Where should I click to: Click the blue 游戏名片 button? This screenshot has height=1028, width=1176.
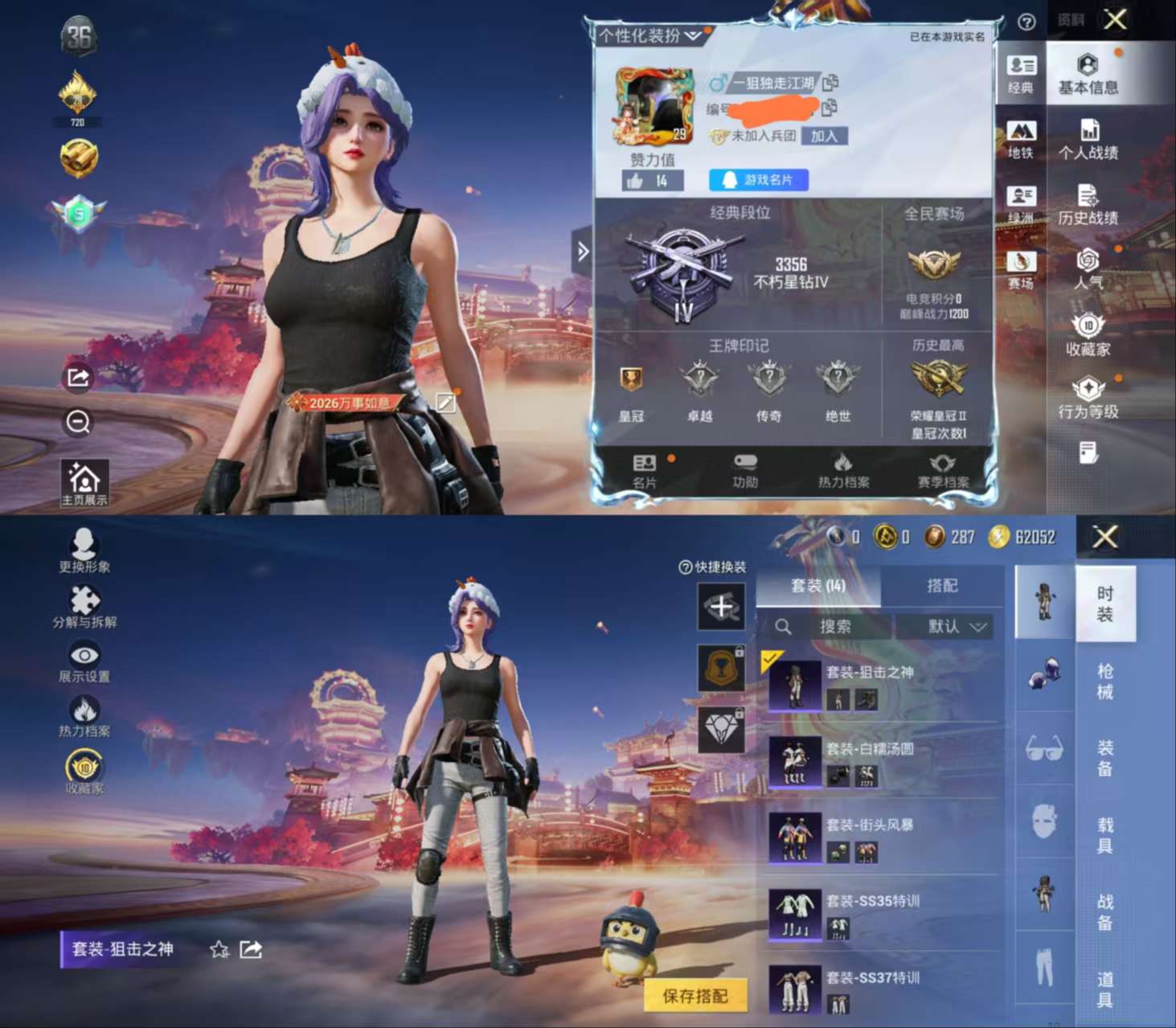point(758,180)
